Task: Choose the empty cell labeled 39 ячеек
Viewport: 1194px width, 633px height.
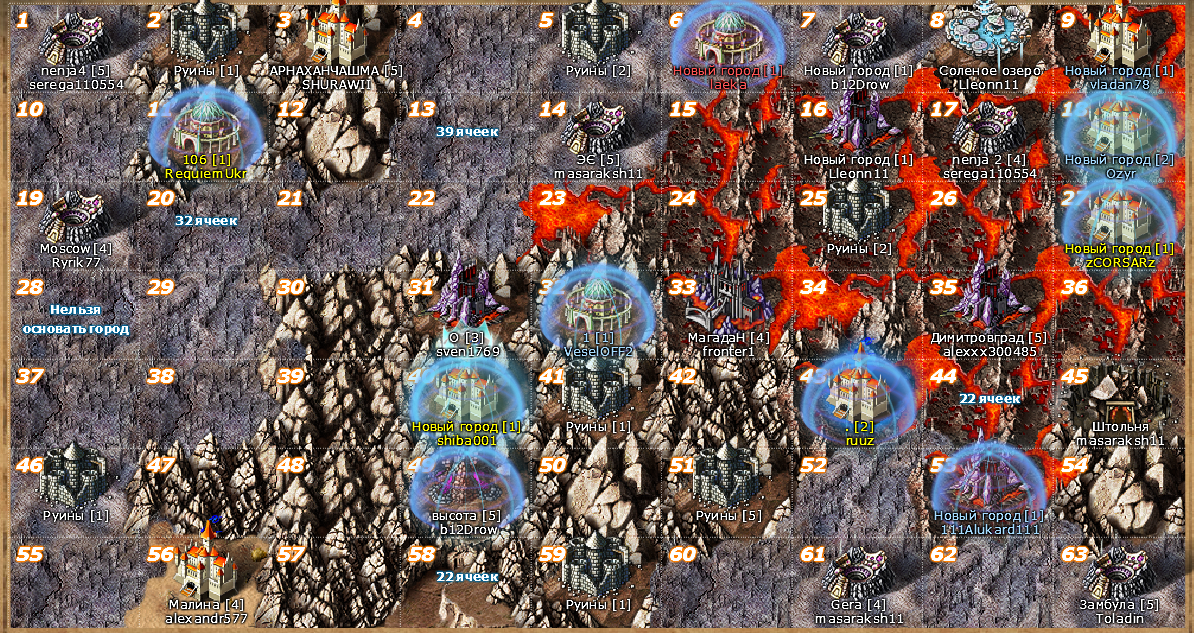Action: [x=467, y=131]
